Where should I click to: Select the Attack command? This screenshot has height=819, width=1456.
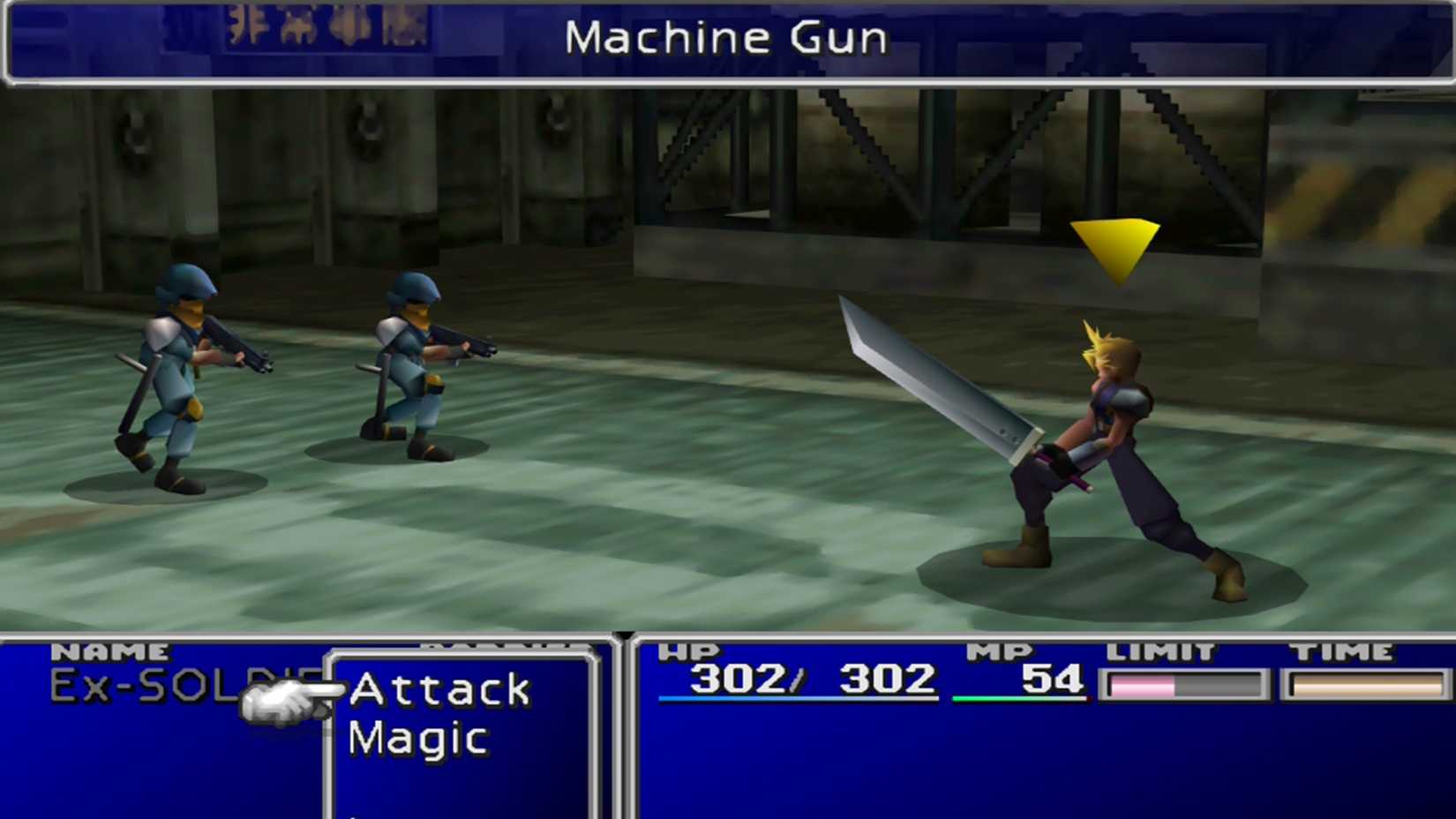point(439,690)
